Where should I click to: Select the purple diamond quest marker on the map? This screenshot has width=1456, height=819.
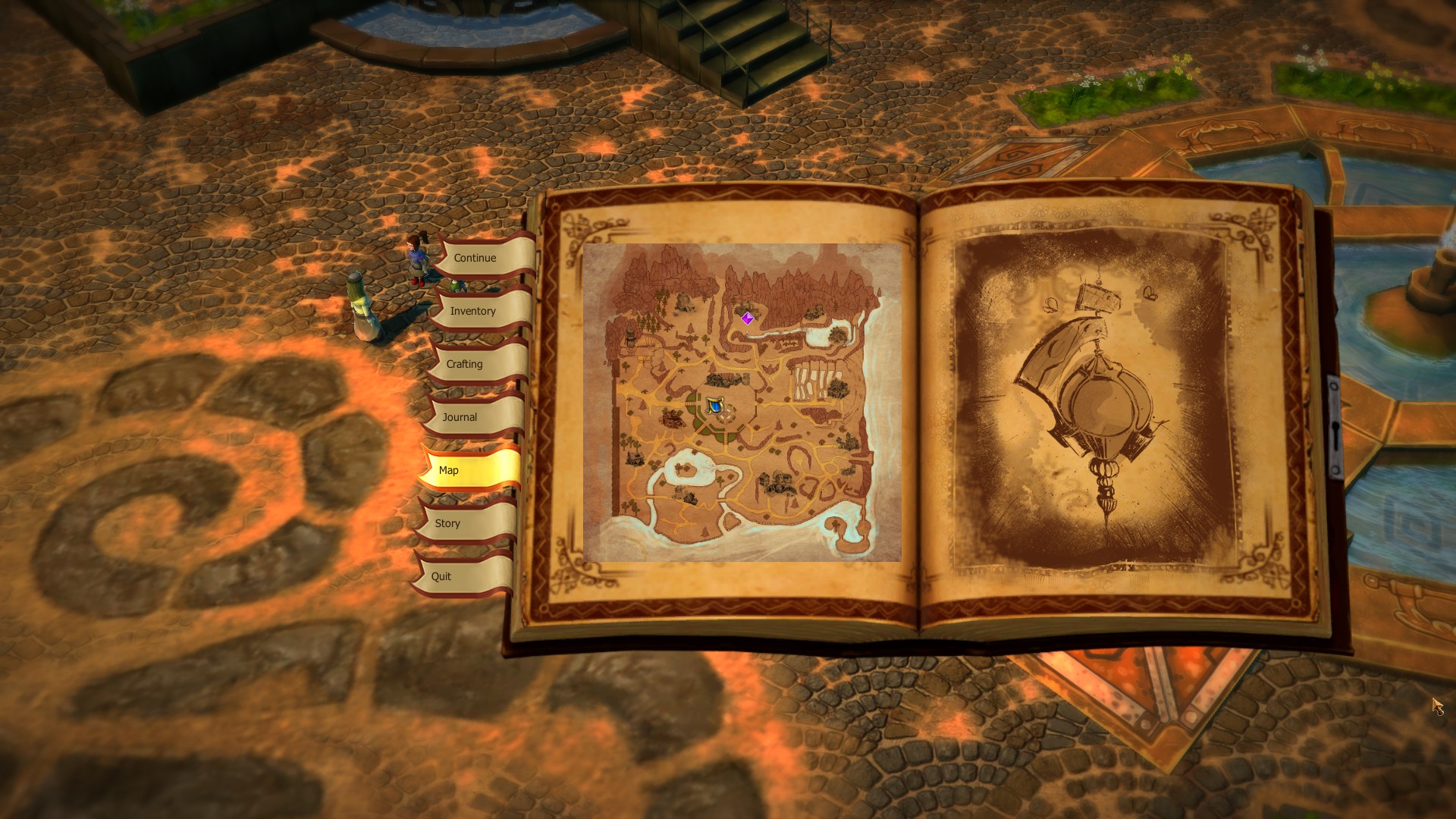coord(748,318)
